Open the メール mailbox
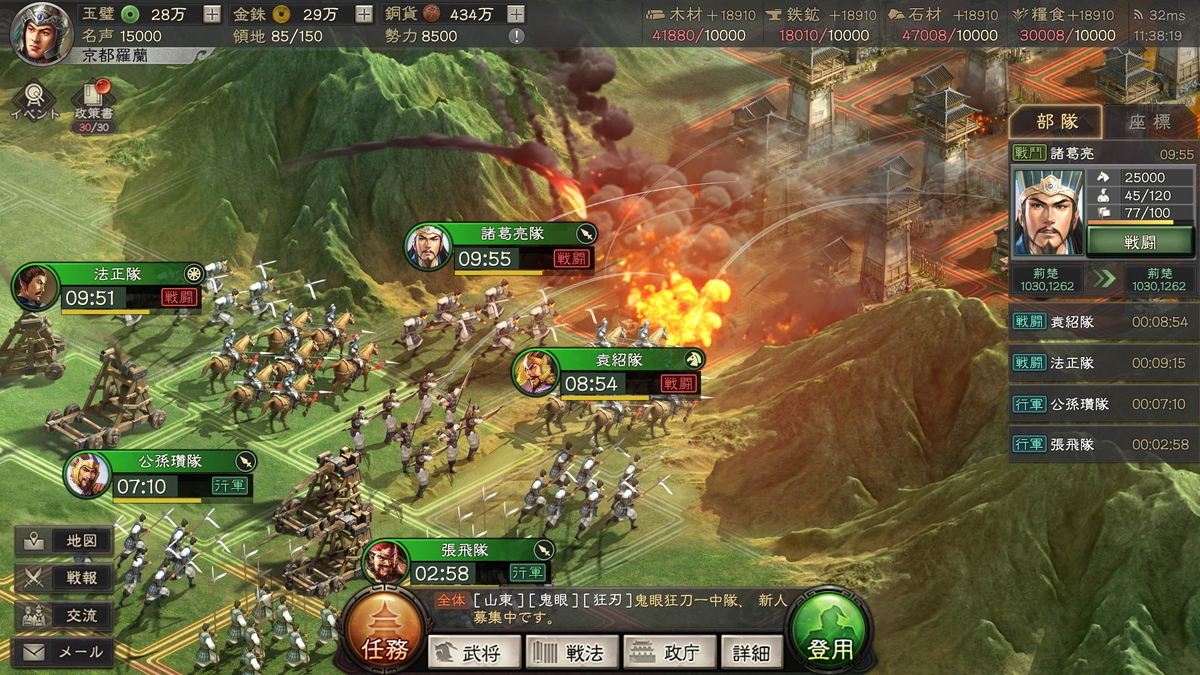The image size is (1200, 675). tap(65, 652)
